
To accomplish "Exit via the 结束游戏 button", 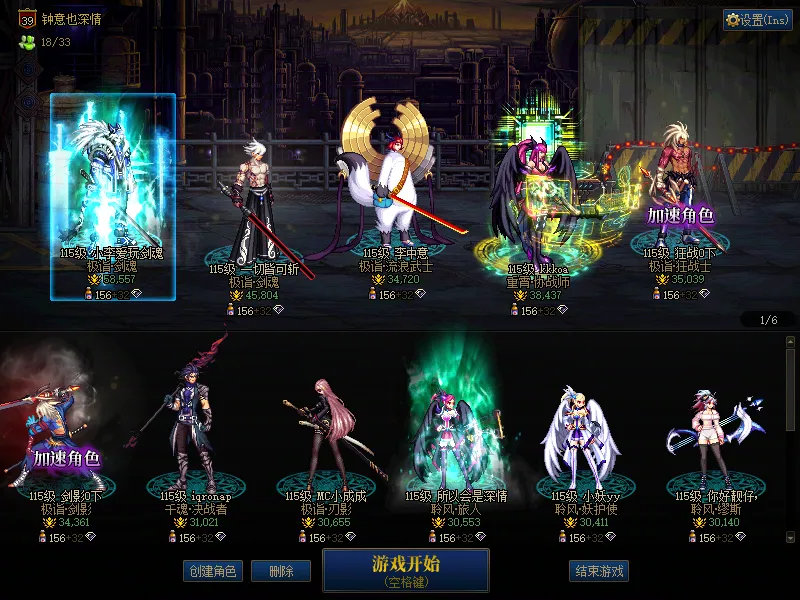I will coord(599,571).
